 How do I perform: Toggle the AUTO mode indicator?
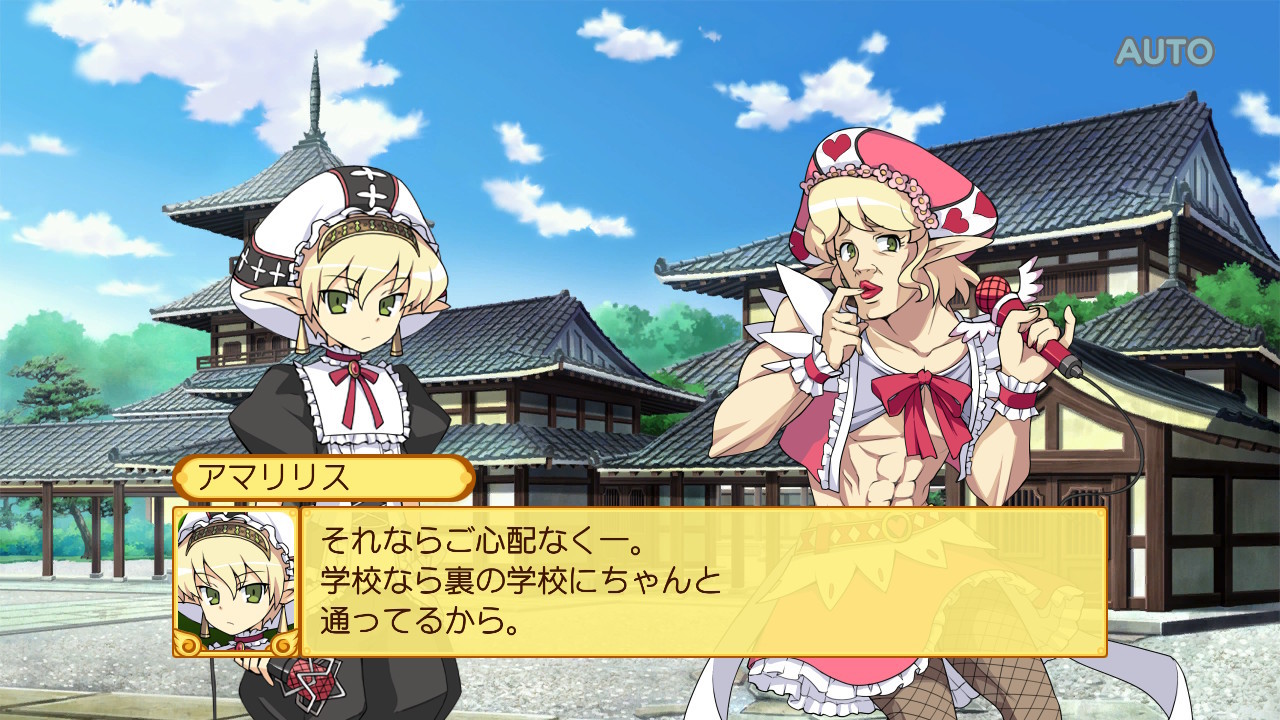click(x=1164, y=51)
